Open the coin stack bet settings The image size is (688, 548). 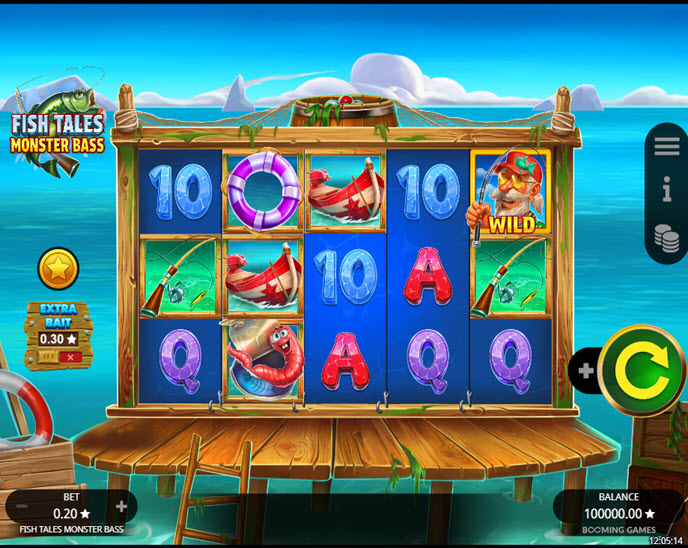point(666,237)
